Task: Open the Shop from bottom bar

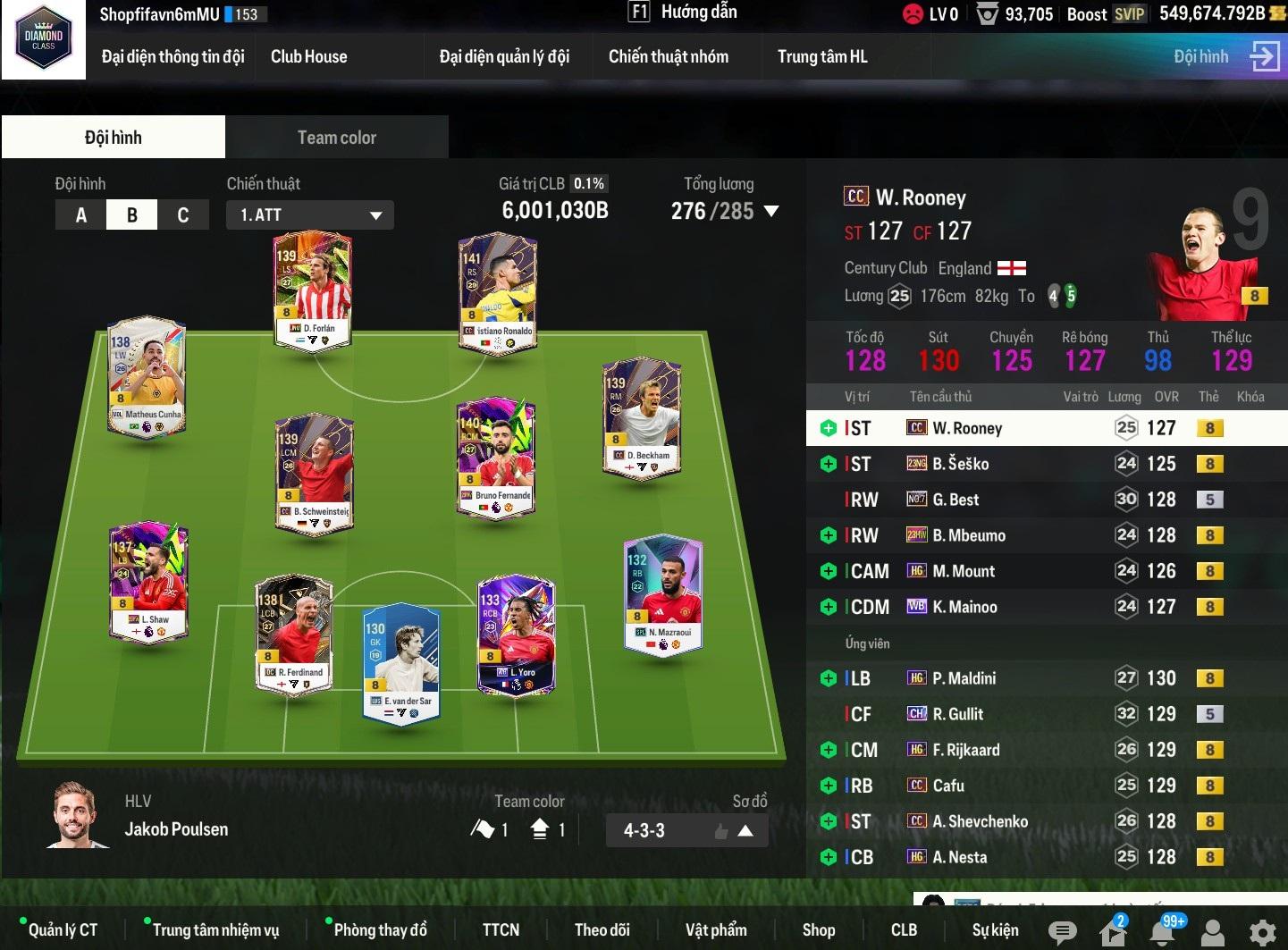Action: coord(818,930)
